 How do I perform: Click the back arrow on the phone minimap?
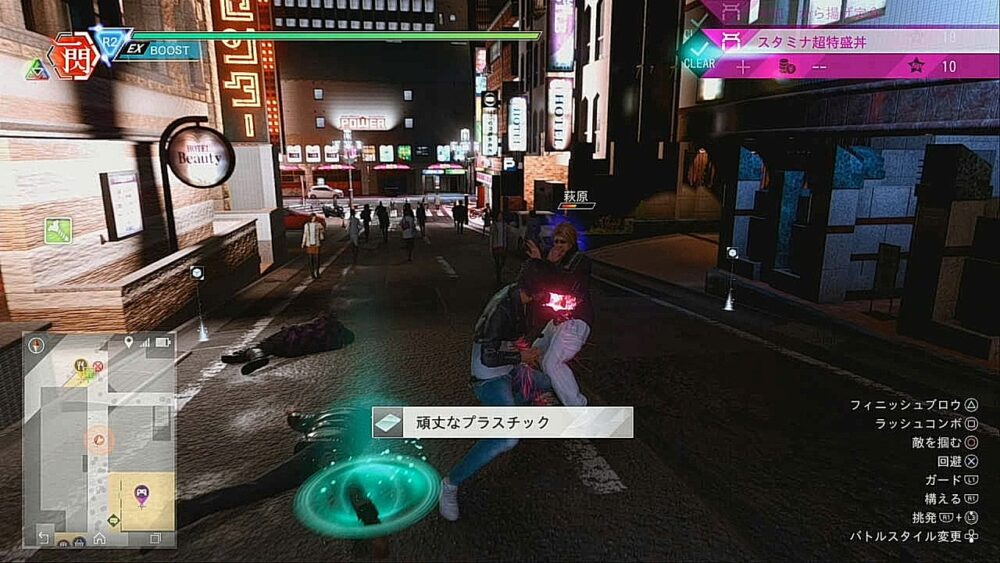tap(43, 538)
